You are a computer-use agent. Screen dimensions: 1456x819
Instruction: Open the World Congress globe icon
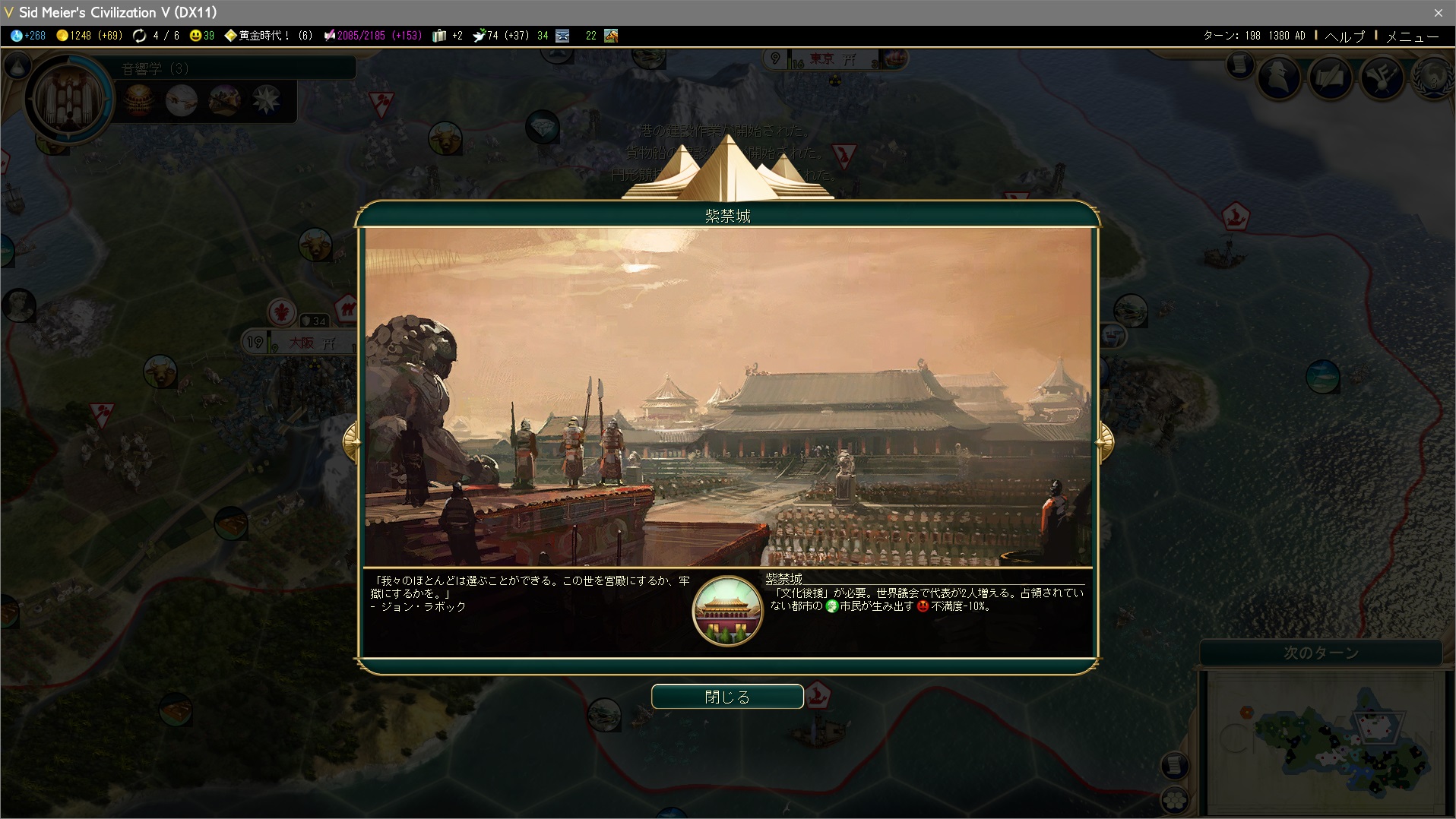pos(1432,77)
